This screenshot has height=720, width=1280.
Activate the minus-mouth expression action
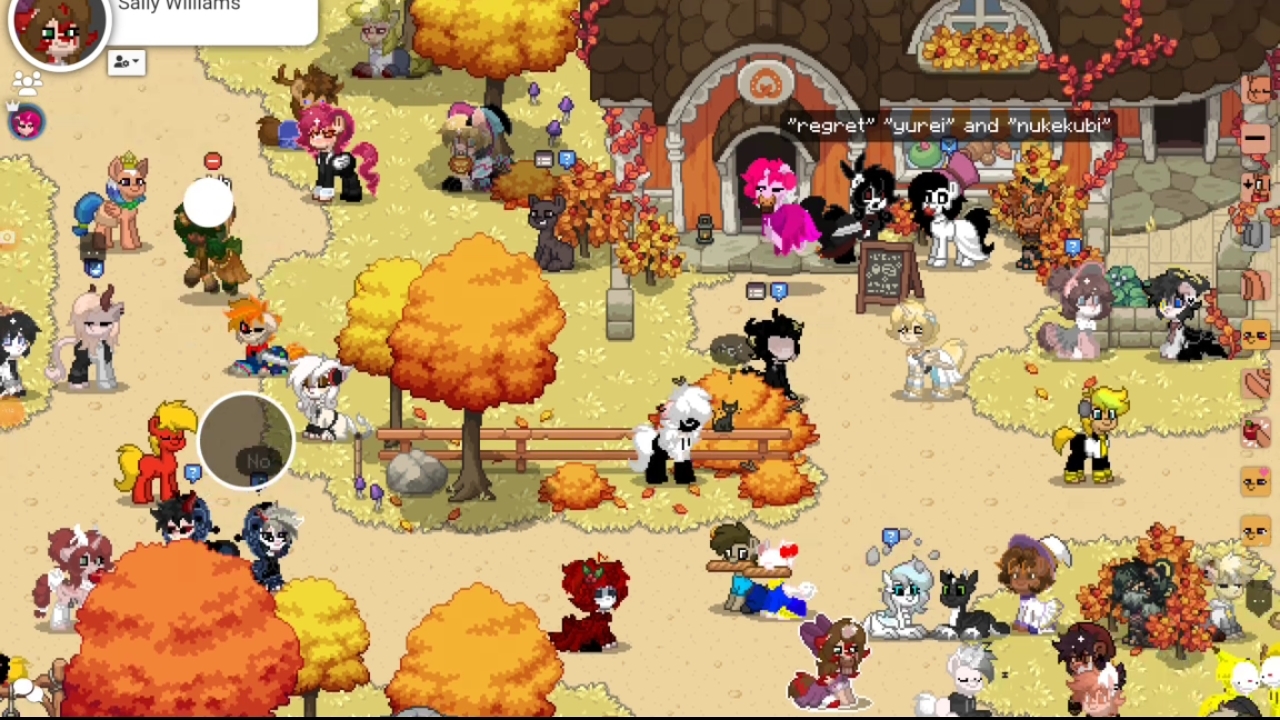[x=1255, y=138]
